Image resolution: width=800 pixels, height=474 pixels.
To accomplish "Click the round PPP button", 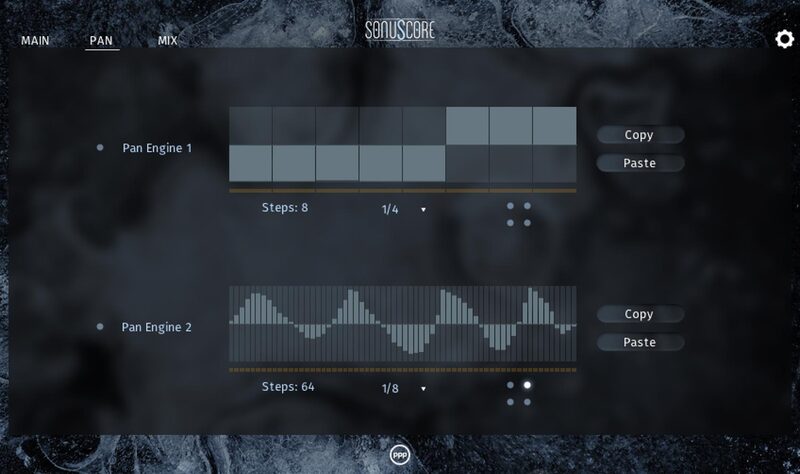I will [400, 455].
